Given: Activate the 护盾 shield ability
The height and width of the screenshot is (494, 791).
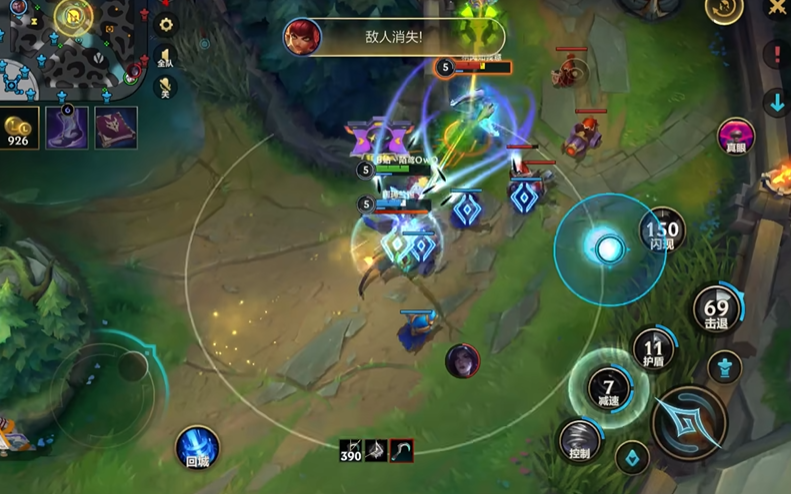Looking at the screenshot, I should (x=653, y=349).
